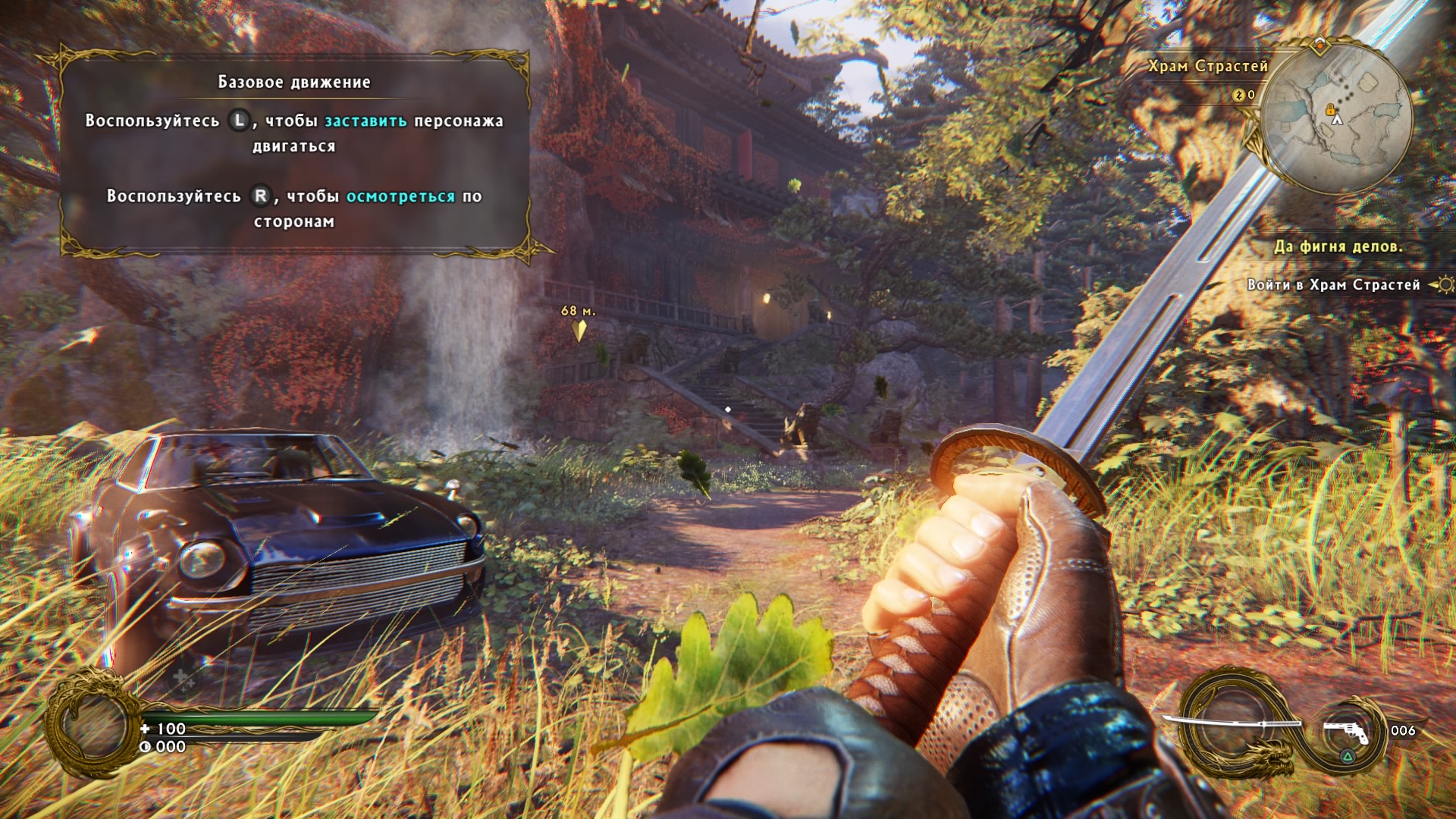Viewport: 1456px width, 819px height.
Task: Click the objective "Войти в Храм Страстей"
Action: click(x=1333, y=285)
